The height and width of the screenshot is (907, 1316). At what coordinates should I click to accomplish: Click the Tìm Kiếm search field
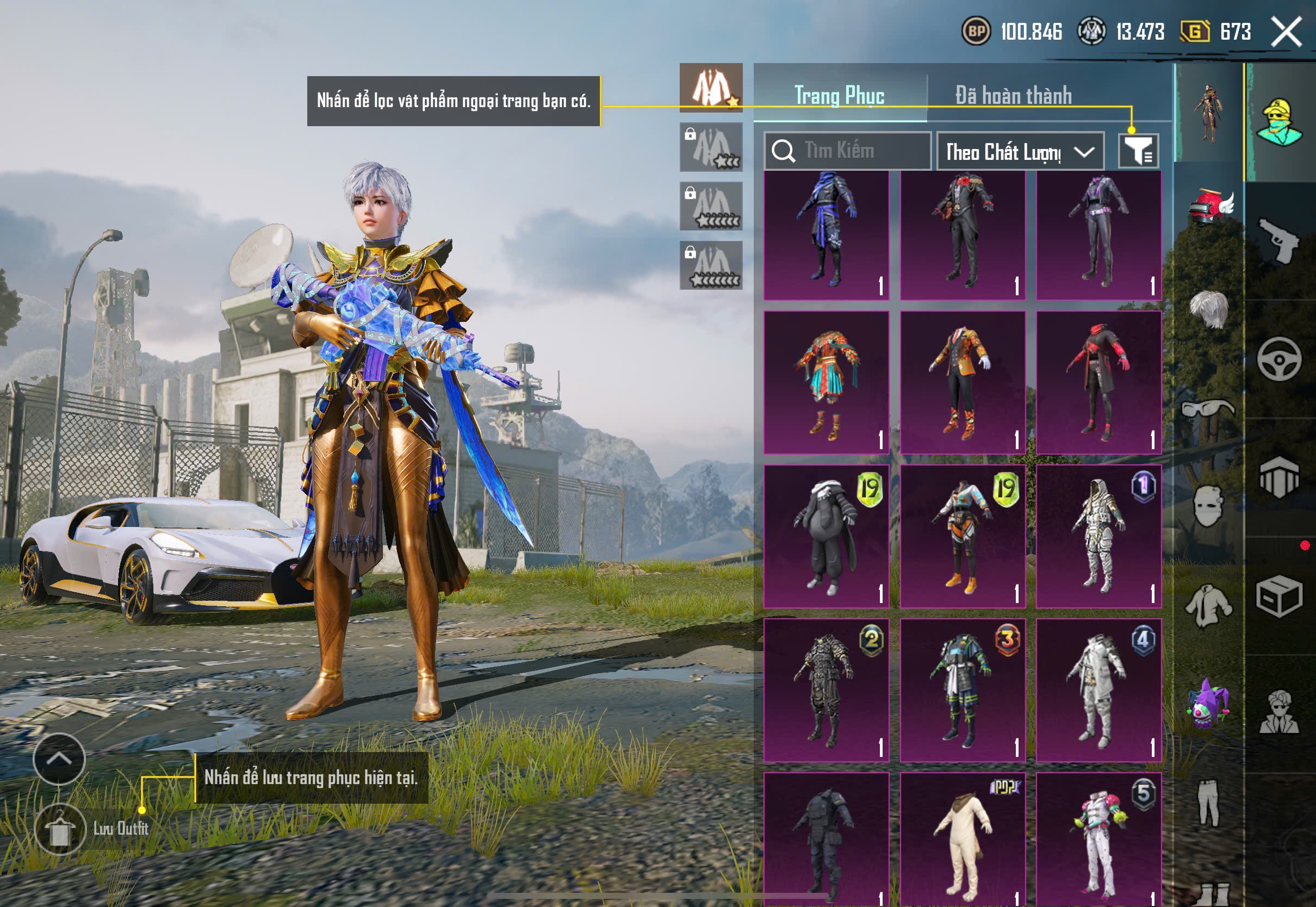[847, 151]
